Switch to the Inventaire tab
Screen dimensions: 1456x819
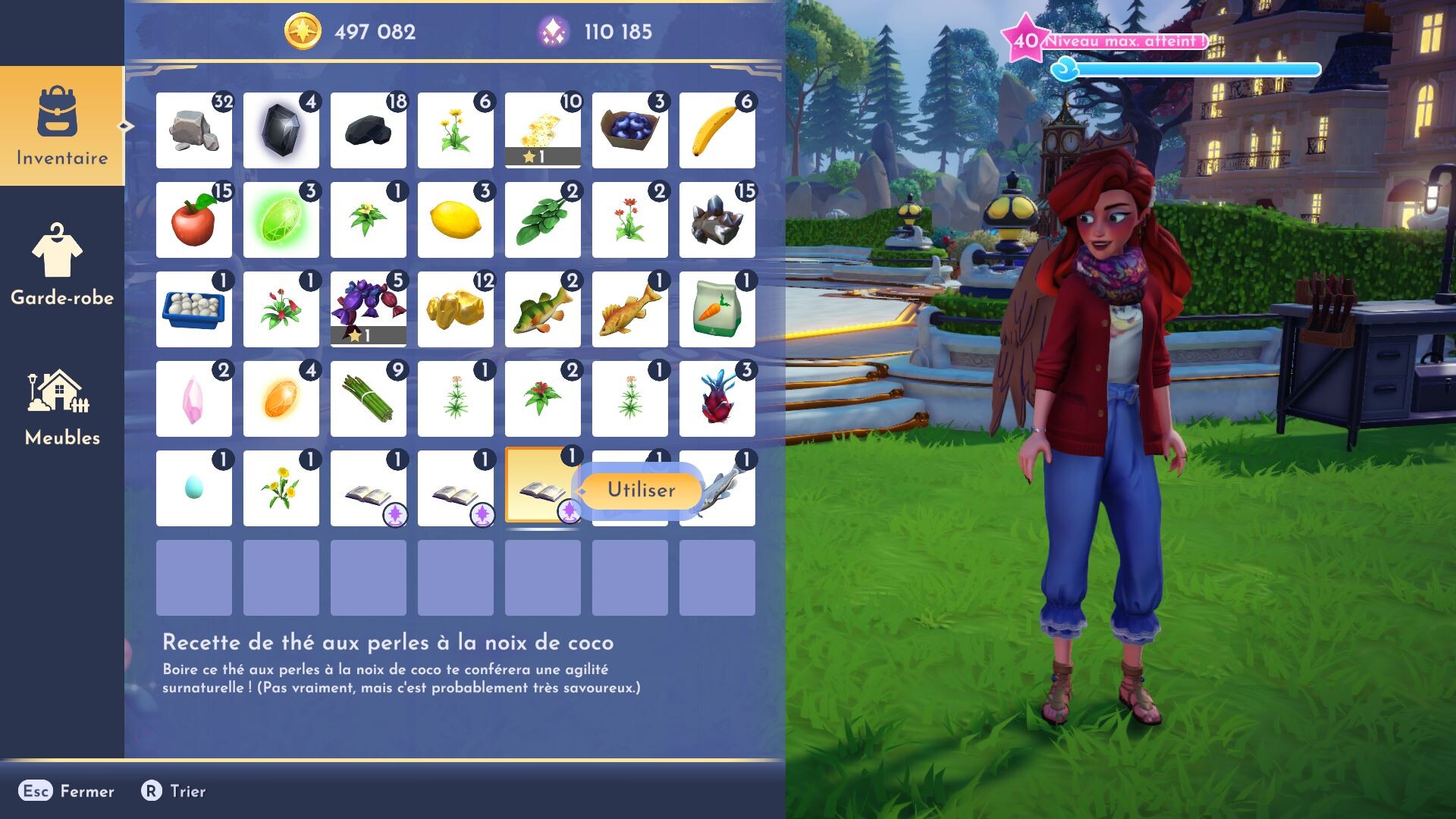click(x=61, y=129)
